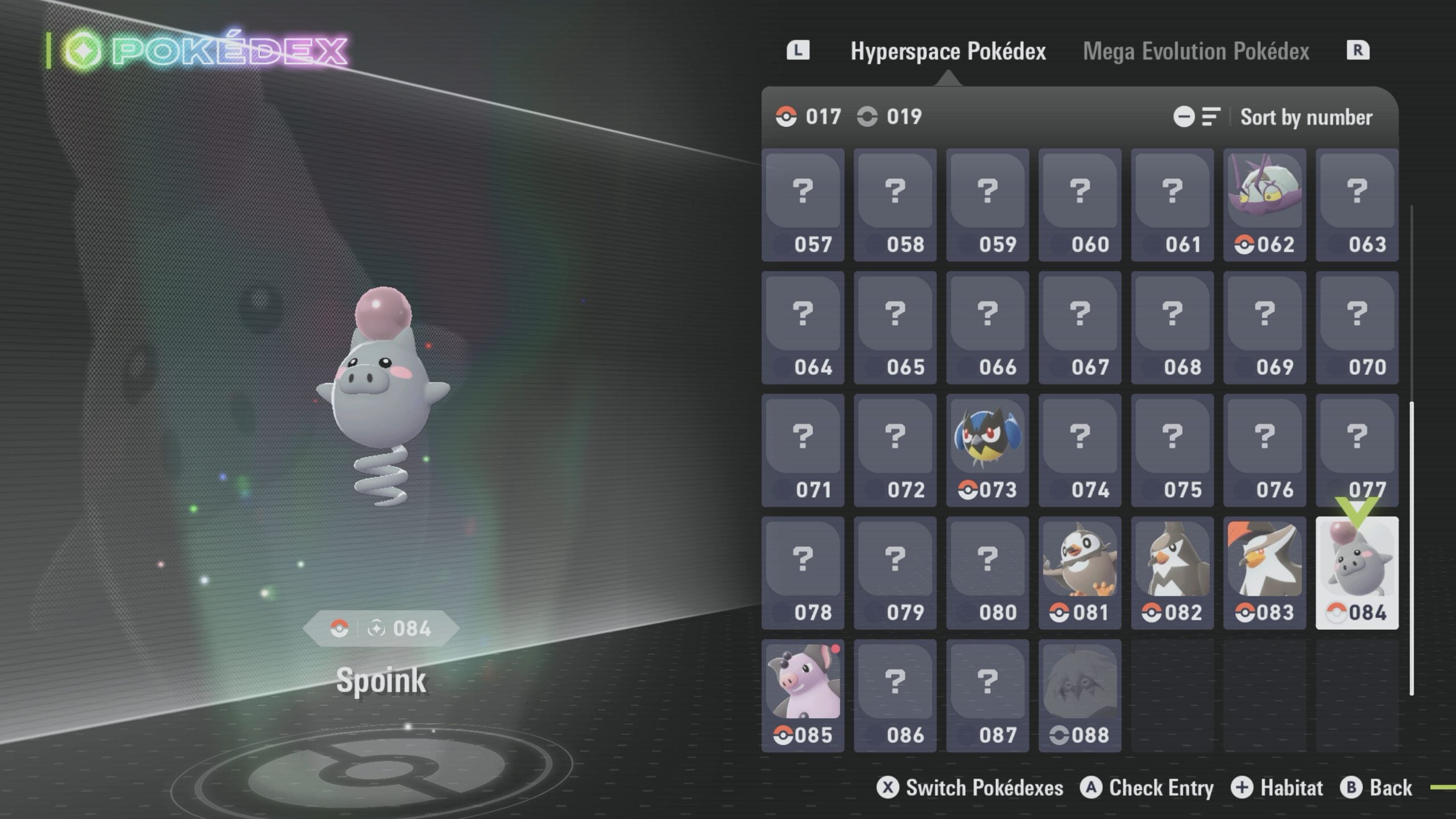Choose the Rookidee entry numbered 073
The height and width of the screenshot is (819, 1456).
[987, 450]
